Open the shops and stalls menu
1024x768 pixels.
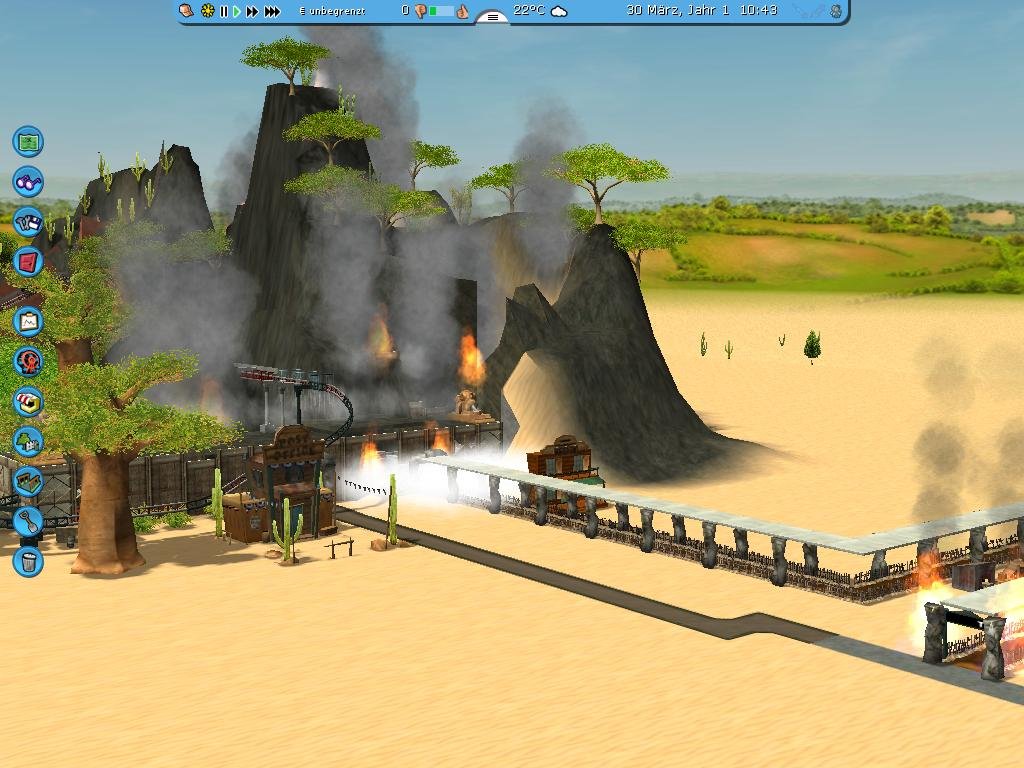point(28,401)
